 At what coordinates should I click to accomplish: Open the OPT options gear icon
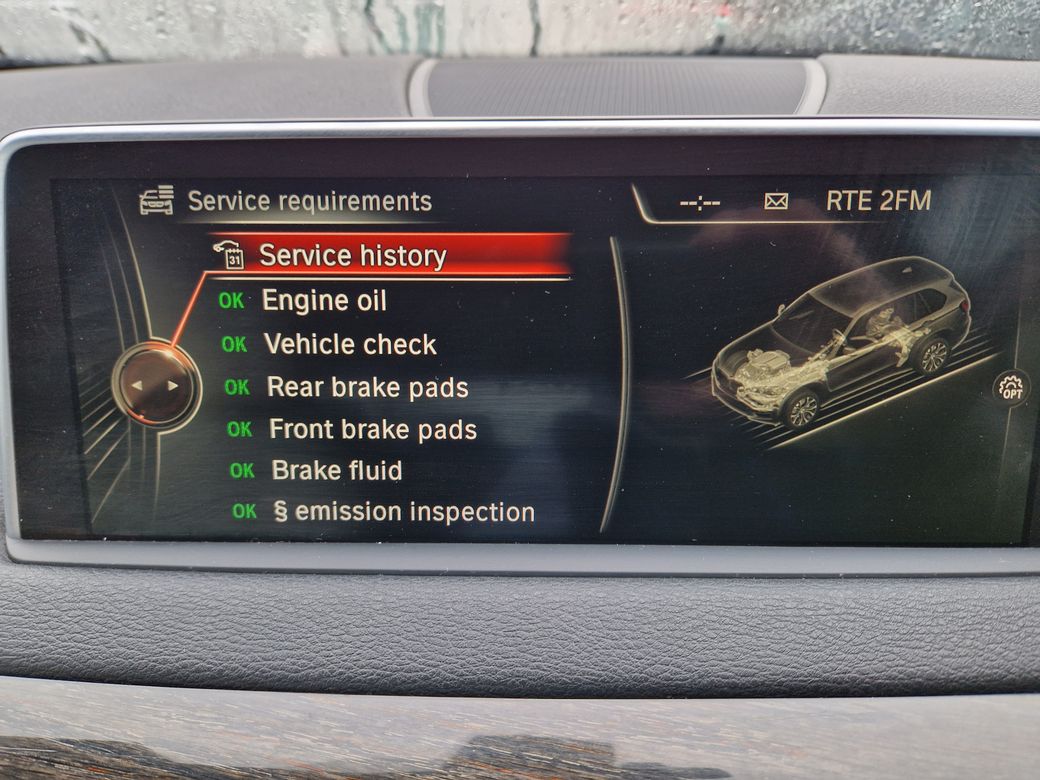[x=1011, y=388]
